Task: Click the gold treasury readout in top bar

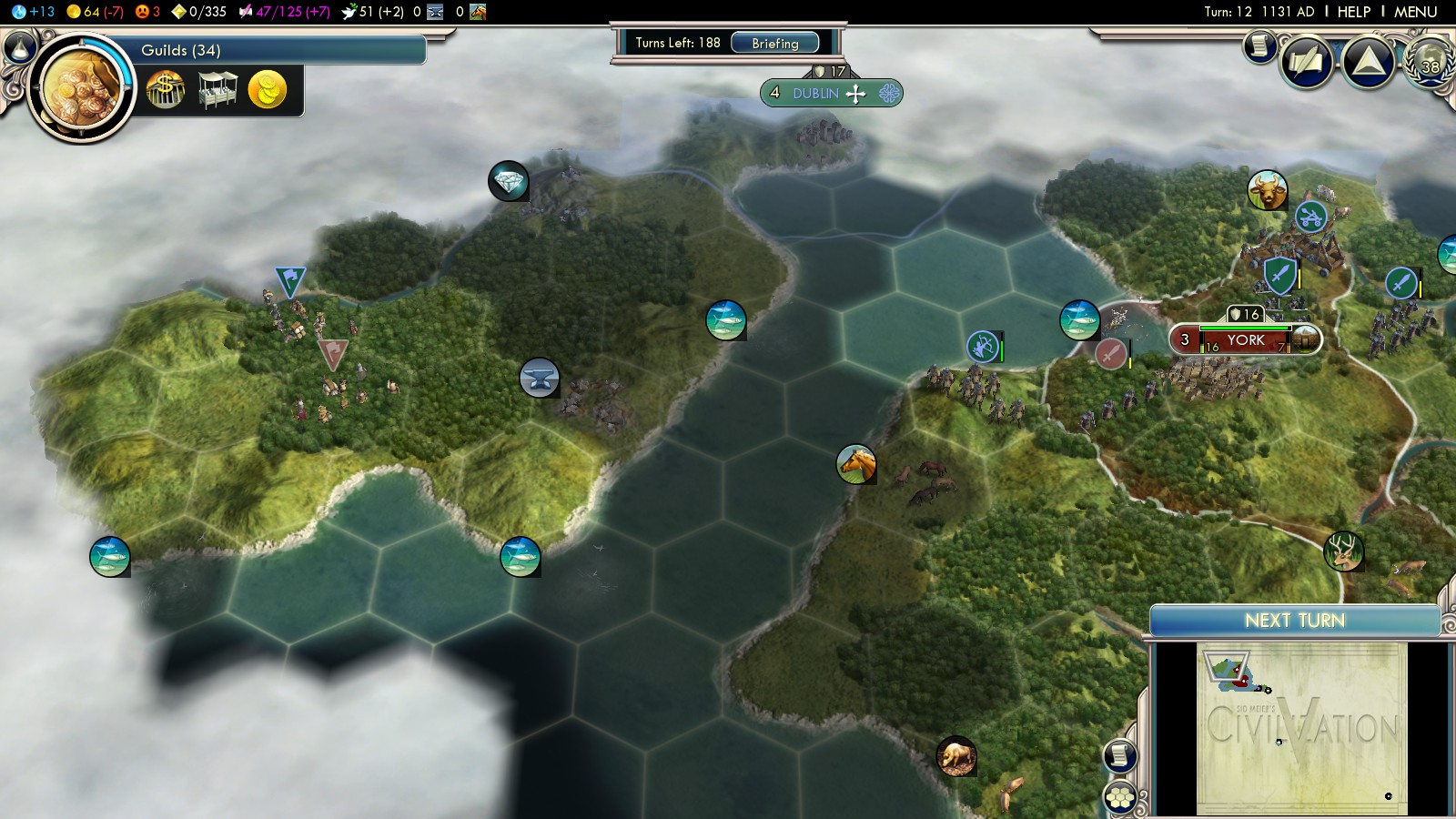Action: pyautogui.click(x=95, y=12)
